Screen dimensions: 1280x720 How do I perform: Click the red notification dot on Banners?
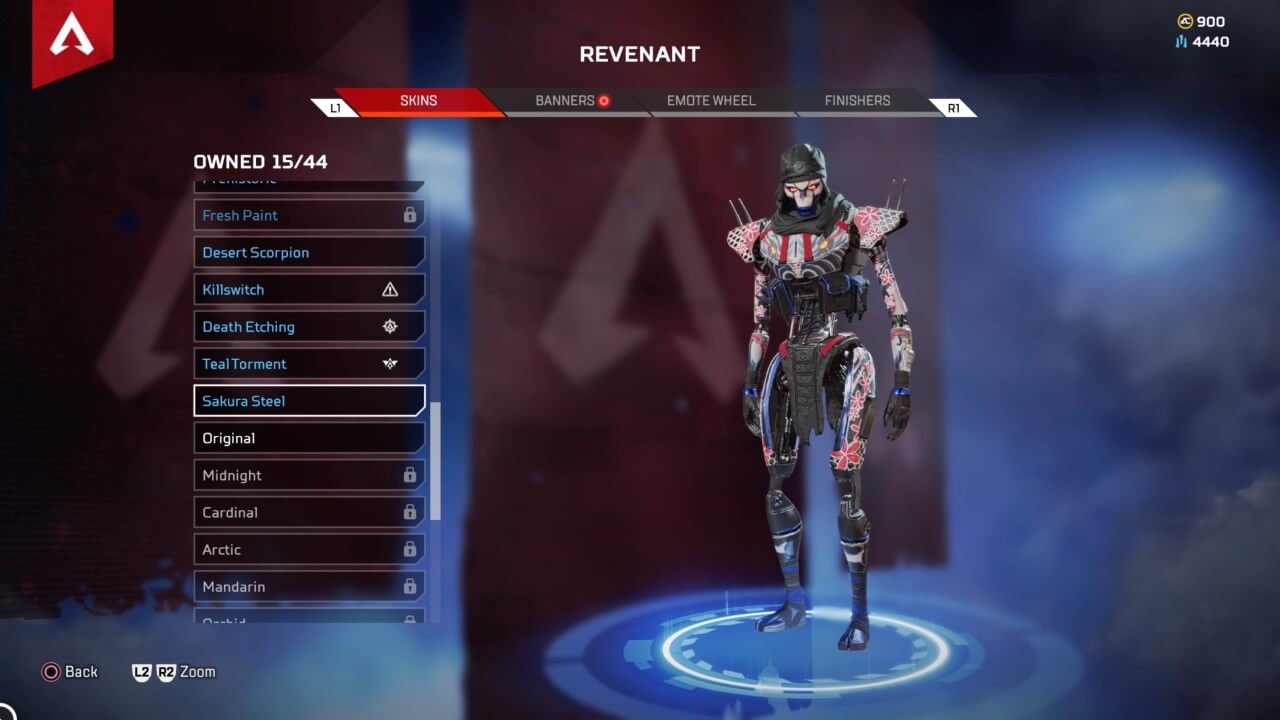[606, 100]
